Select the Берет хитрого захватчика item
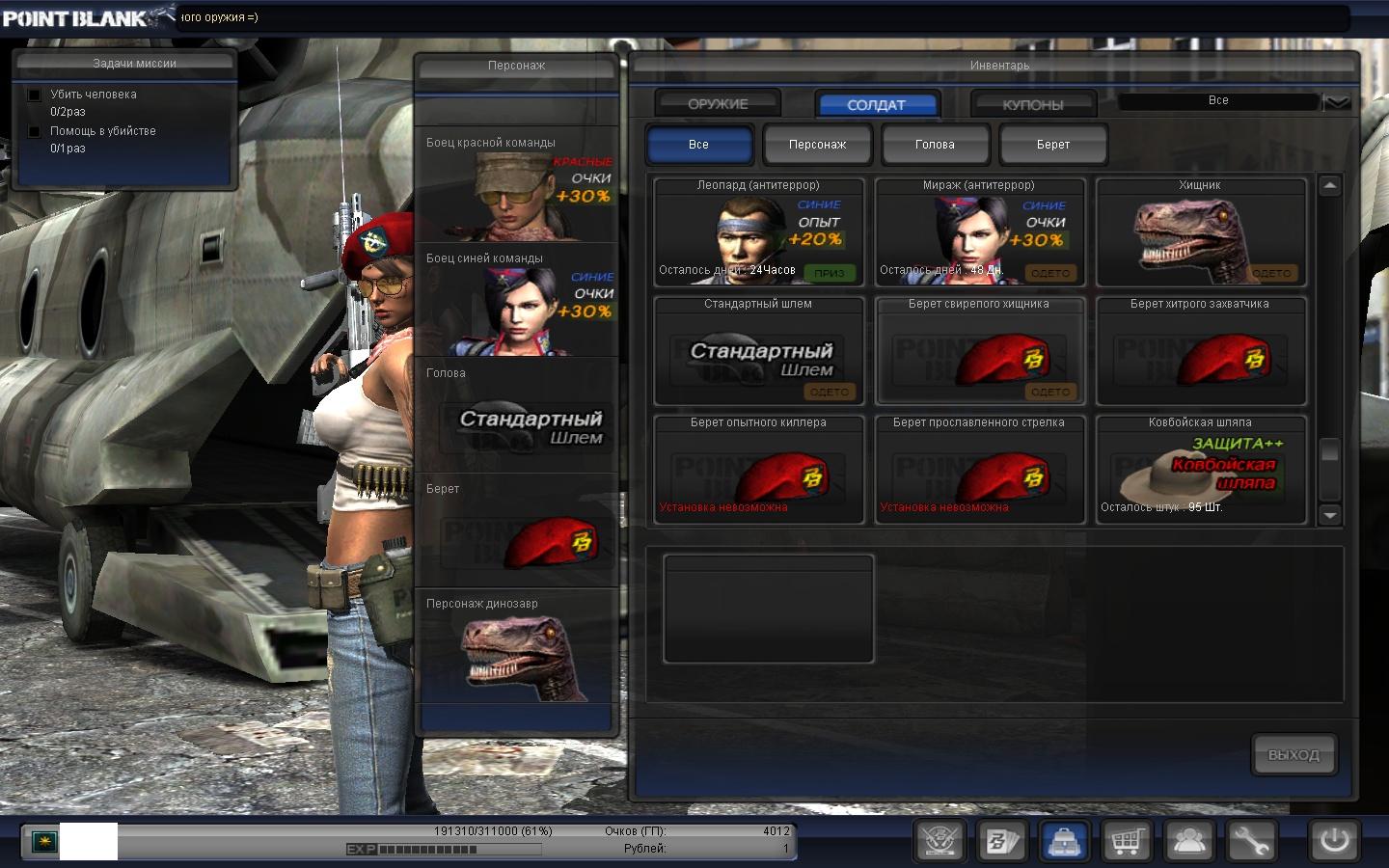1389x868 pixels. [1200, 351]
